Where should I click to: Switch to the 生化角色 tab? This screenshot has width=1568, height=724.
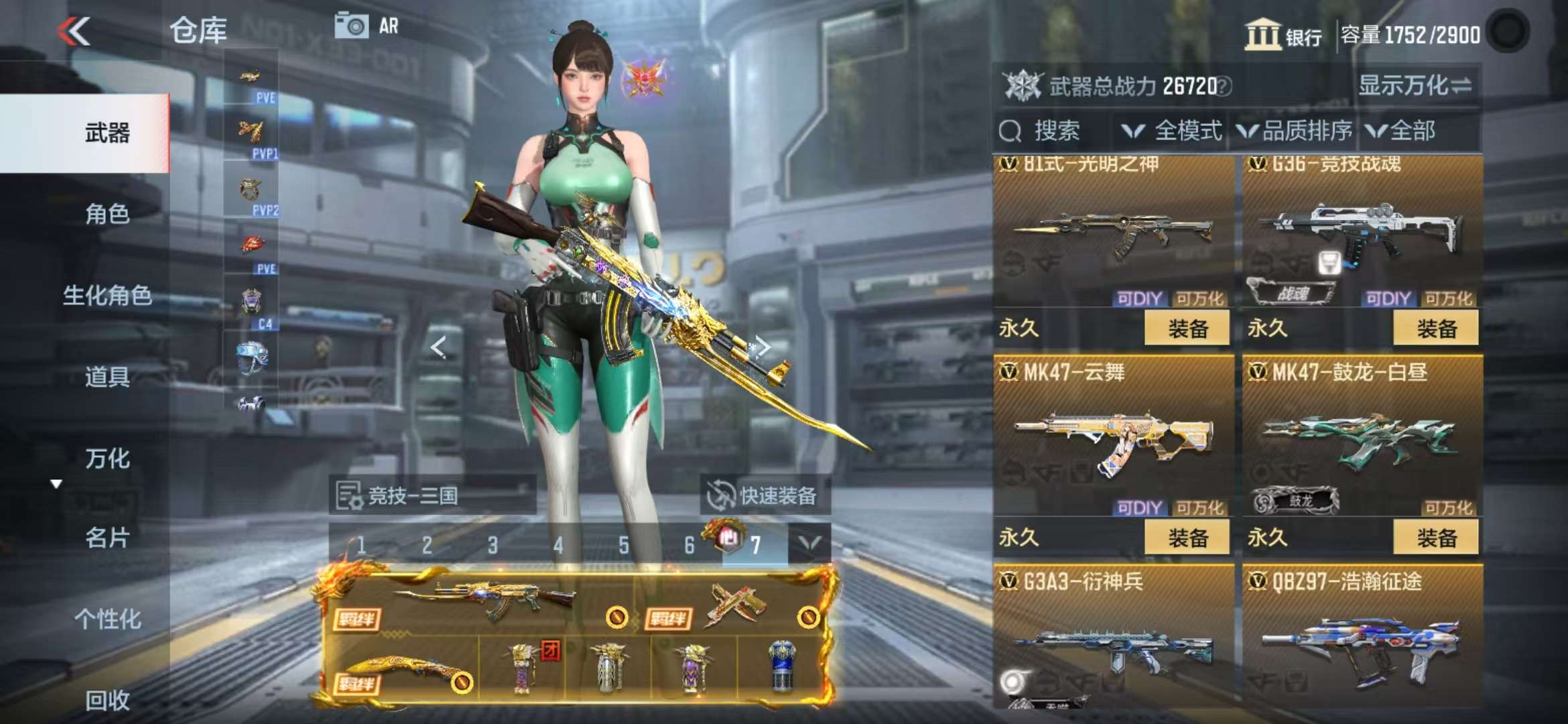click(x=107, y=296)
